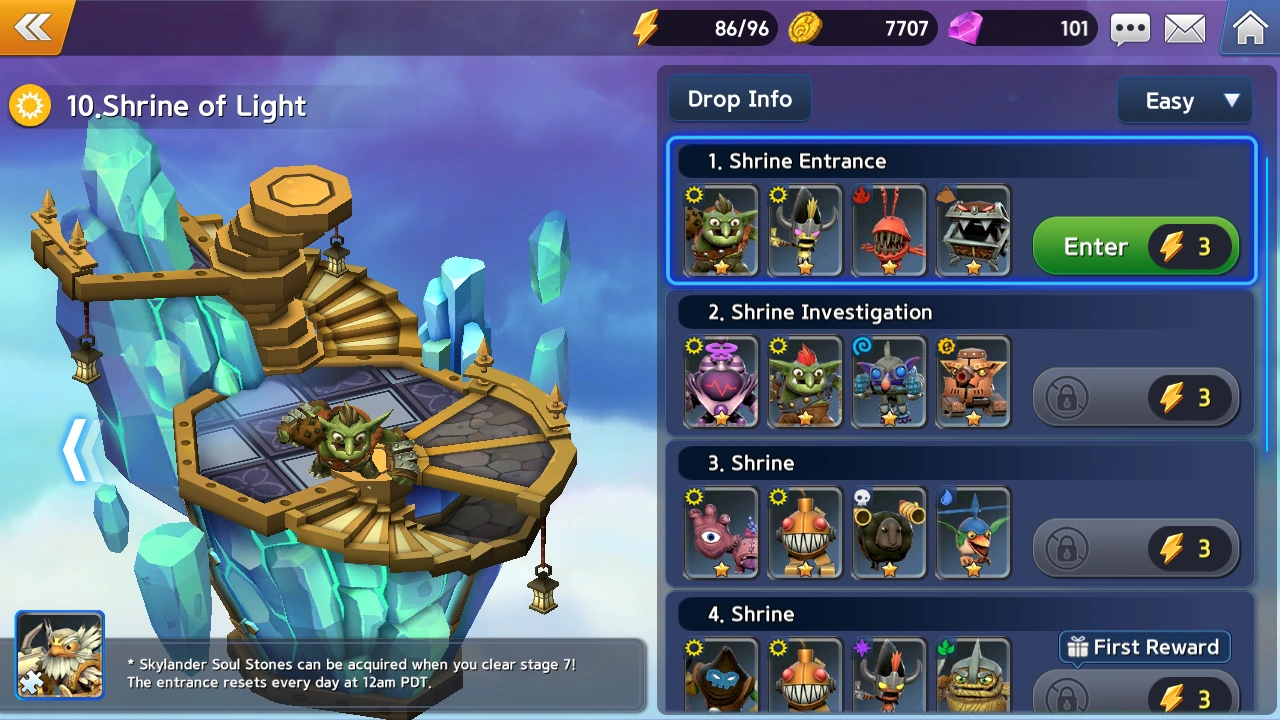Select the sheep enemy portrait in stage 3

point(888,533)
